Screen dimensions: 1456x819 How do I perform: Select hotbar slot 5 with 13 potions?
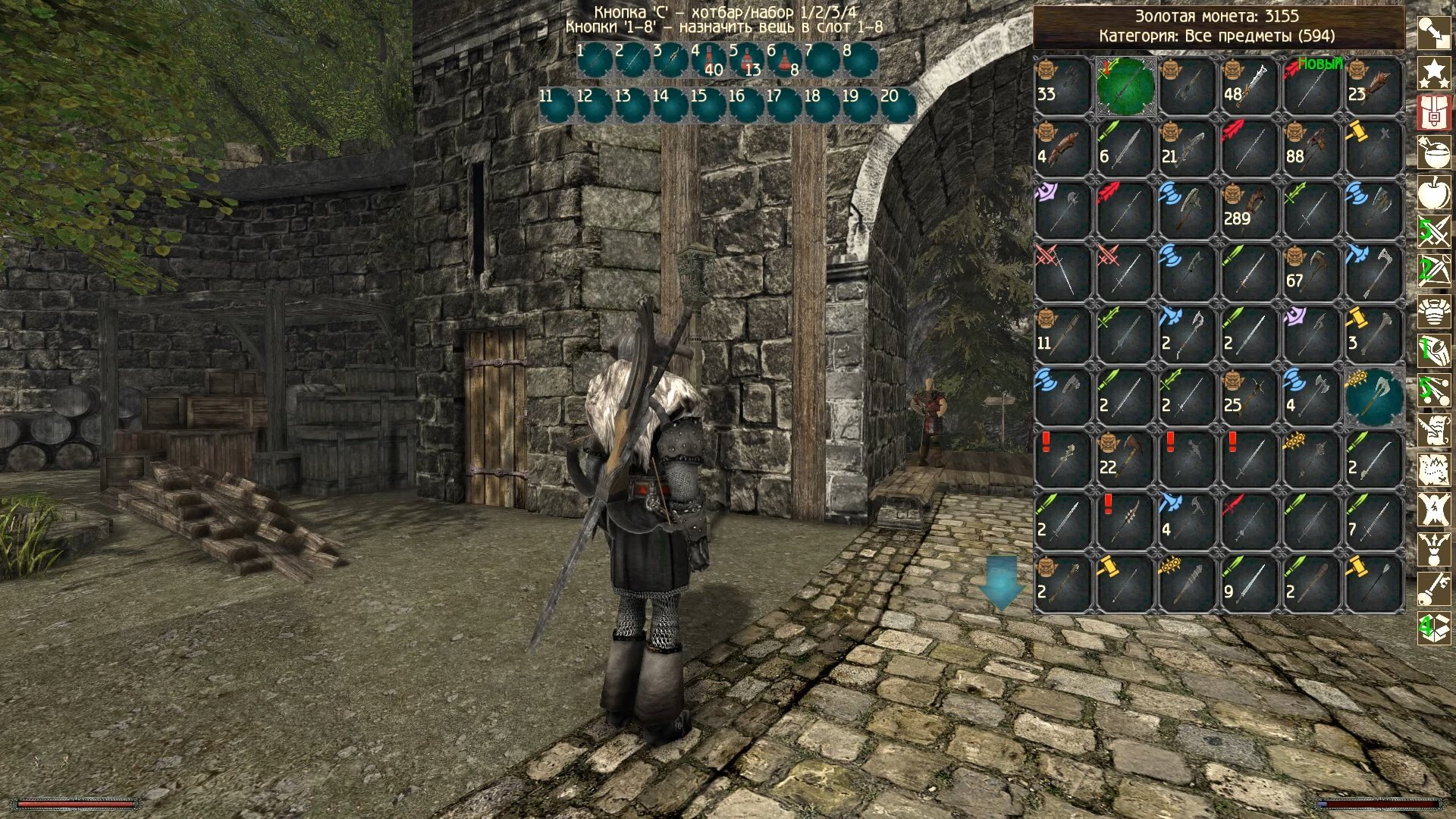747,60
